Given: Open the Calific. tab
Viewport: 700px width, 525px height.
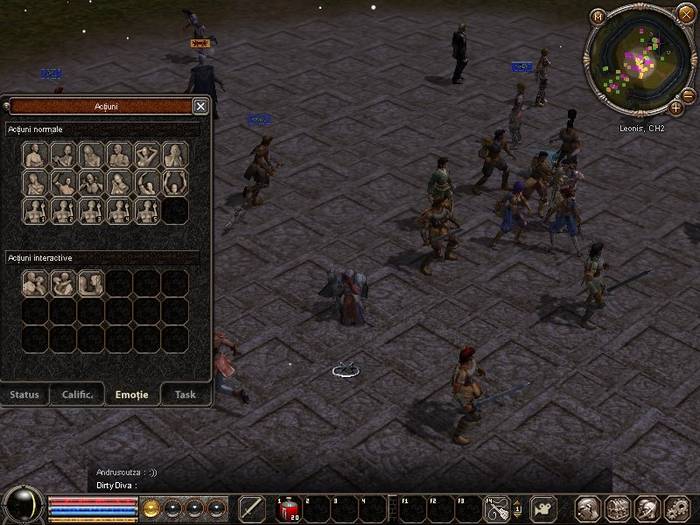Looking at the screenshot, I should pos(78,394).
